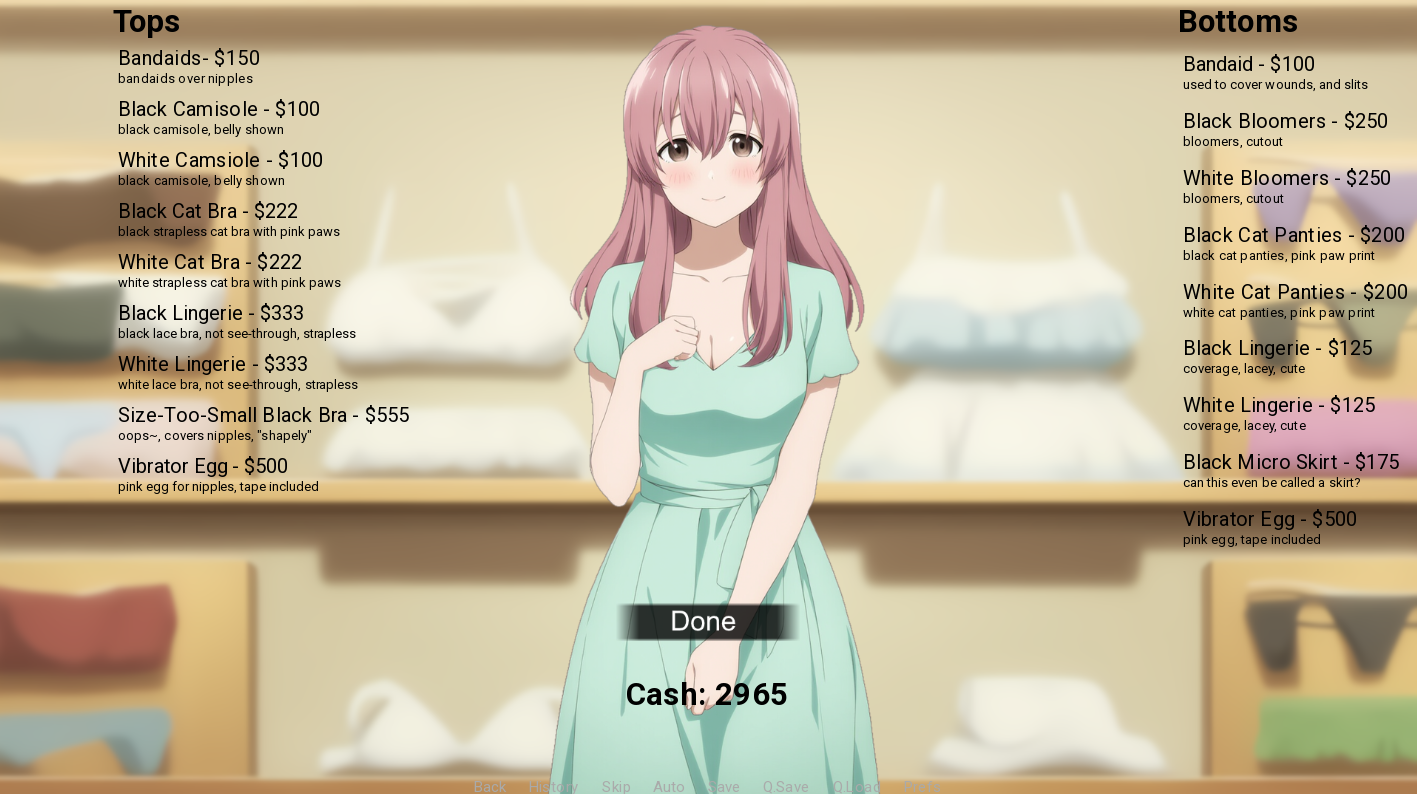Purchase the Black Micro Skirt
This screenshot has width=1417, height=794.
click(1289, 462)
